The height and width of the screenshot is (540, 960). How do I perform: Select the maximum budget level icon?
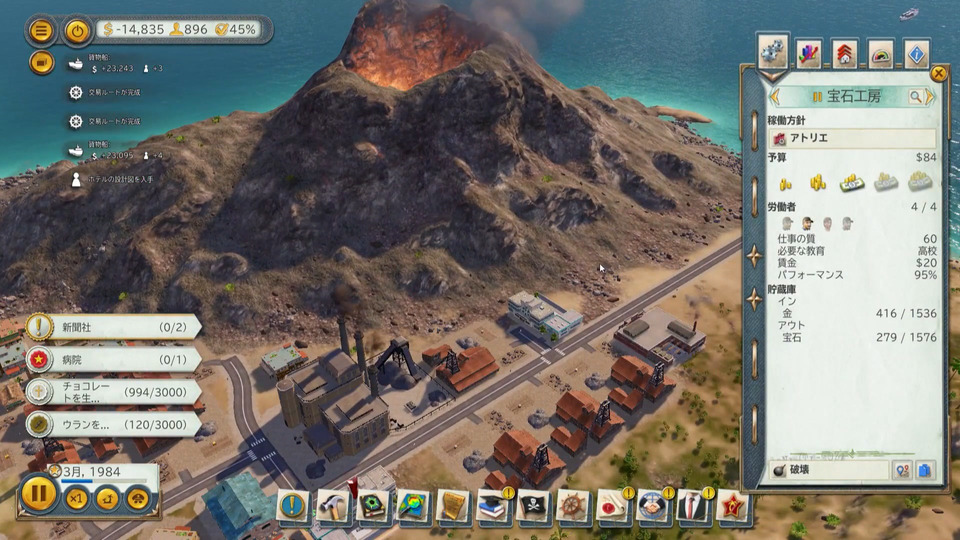920,182
